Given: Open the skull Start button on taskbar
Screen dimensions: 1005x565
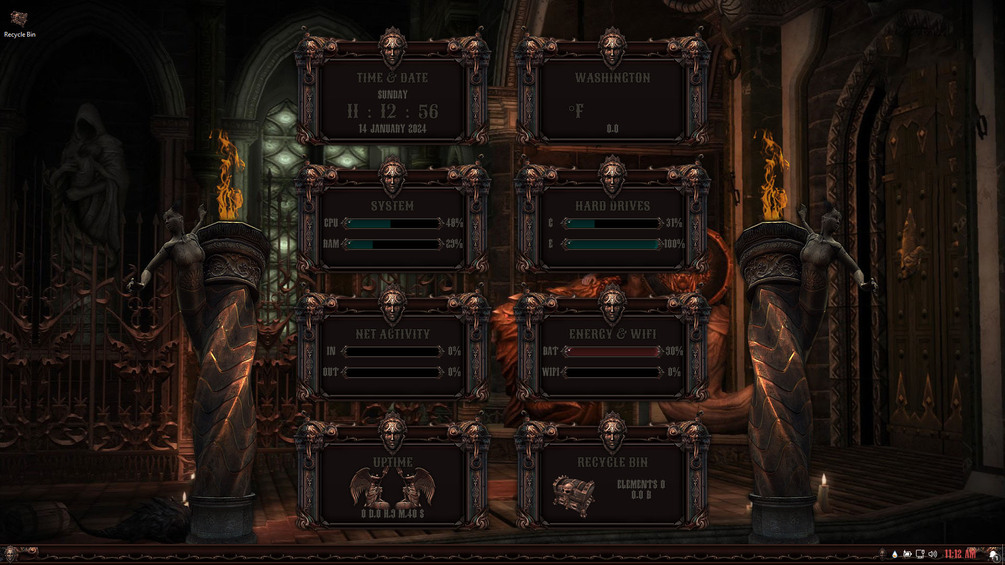Looking at the screenshot, I should 12,553.
